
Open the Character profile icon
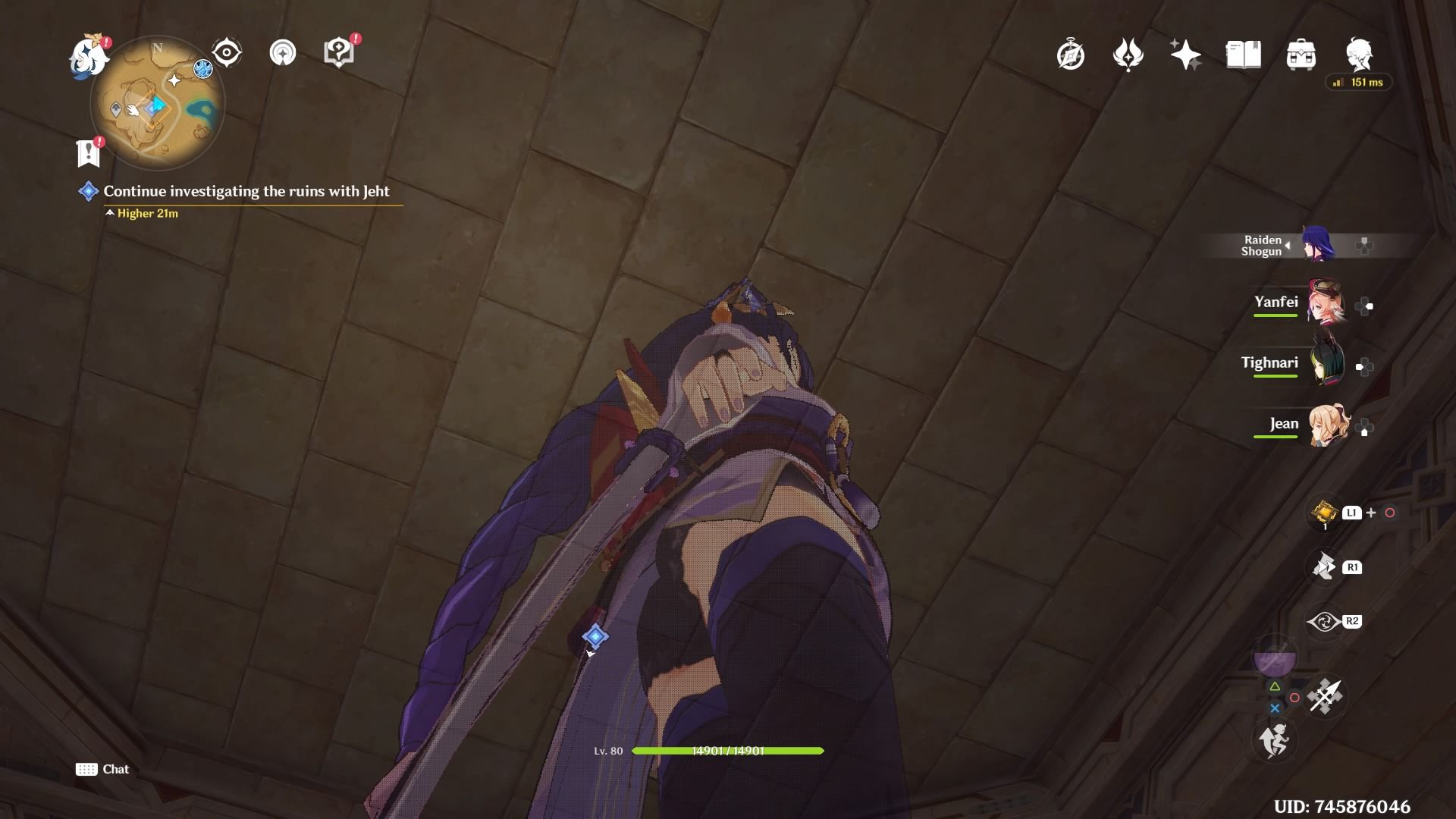pyautogui.click(x=1360, y=54)
